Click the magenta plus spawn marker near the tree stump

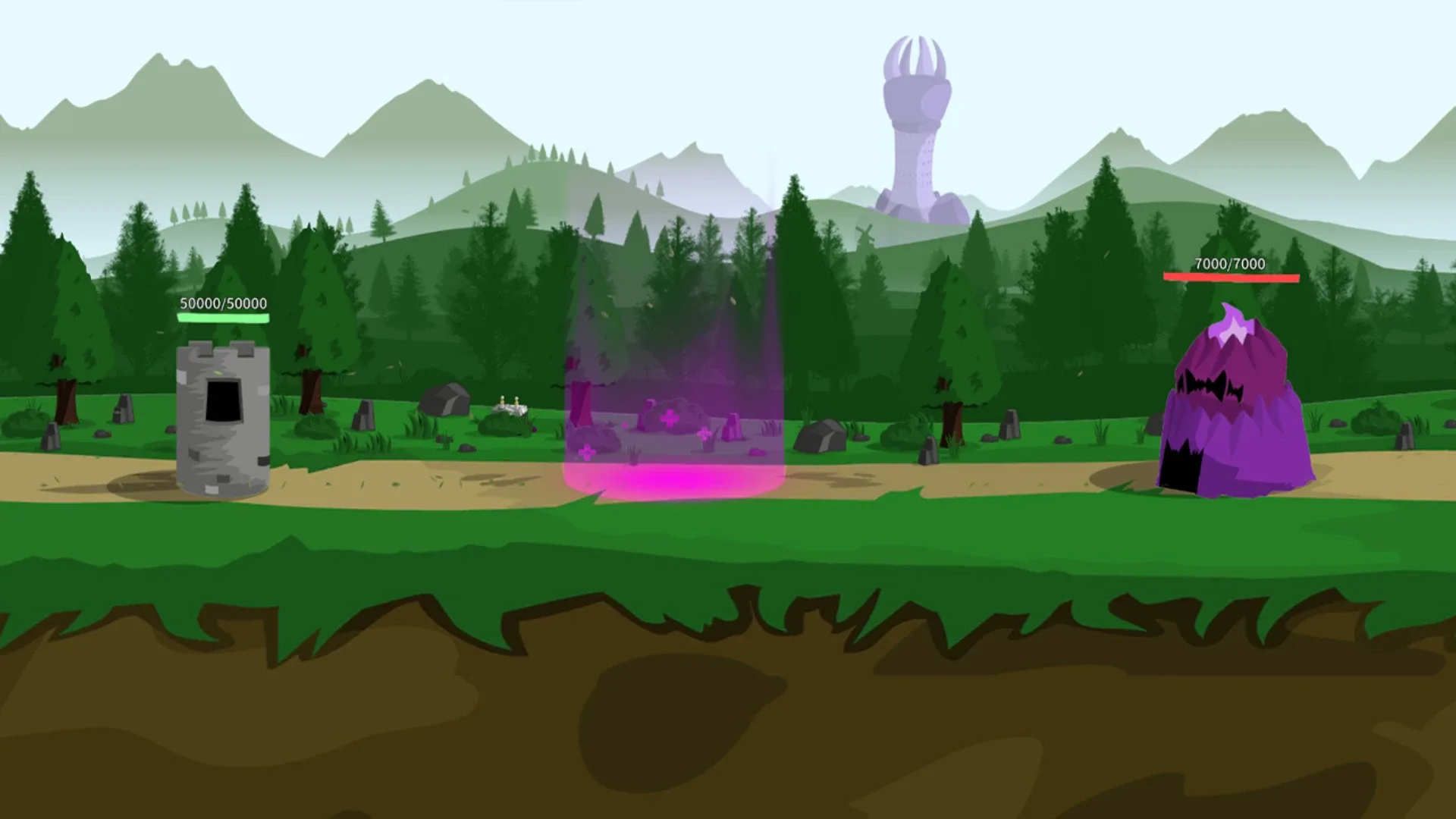(x=587, y=452)
